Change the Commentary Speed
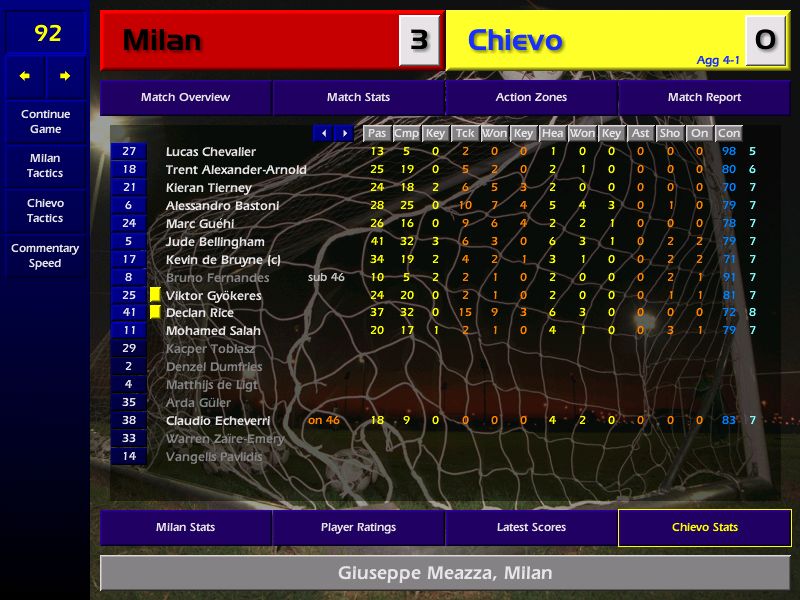This screenshot has height=600, width=800. pos(45,255)
